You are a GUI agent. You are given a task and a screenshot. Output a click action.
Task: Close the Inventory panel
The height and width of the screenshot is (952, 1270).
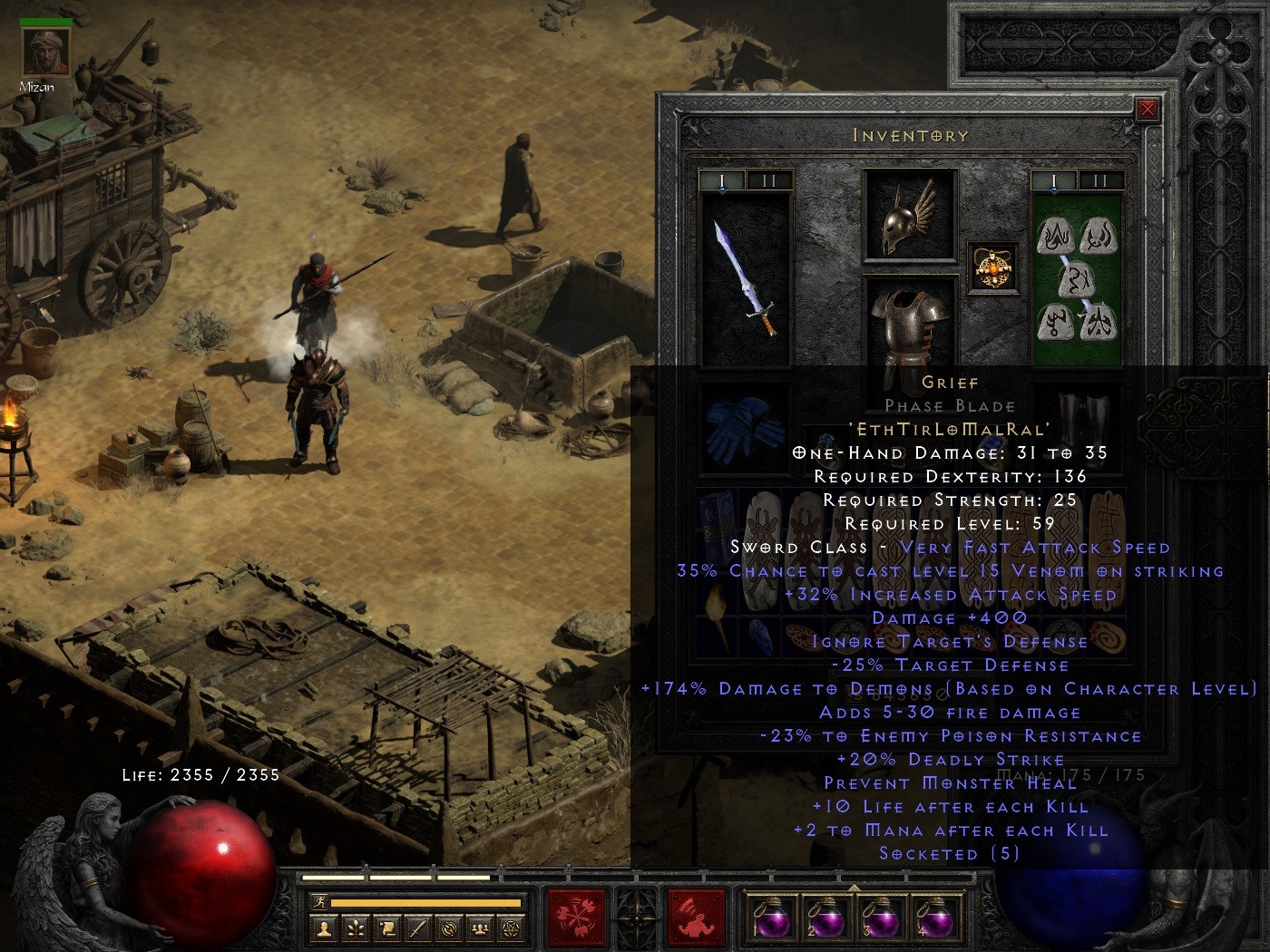[1148, 109]
